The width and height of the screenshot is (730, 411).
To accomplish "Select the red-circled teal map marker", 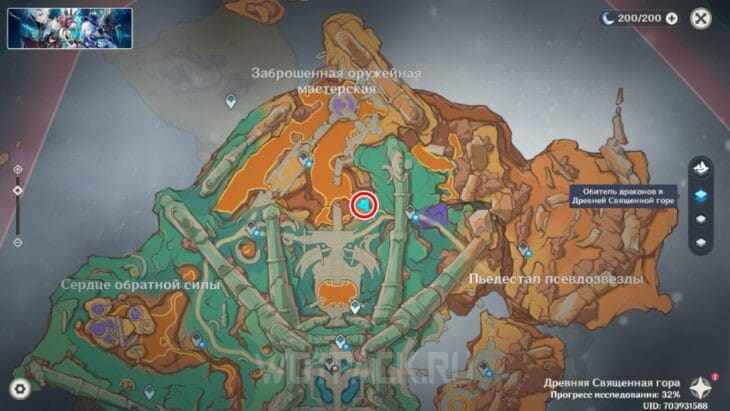I will click(364, 205).
